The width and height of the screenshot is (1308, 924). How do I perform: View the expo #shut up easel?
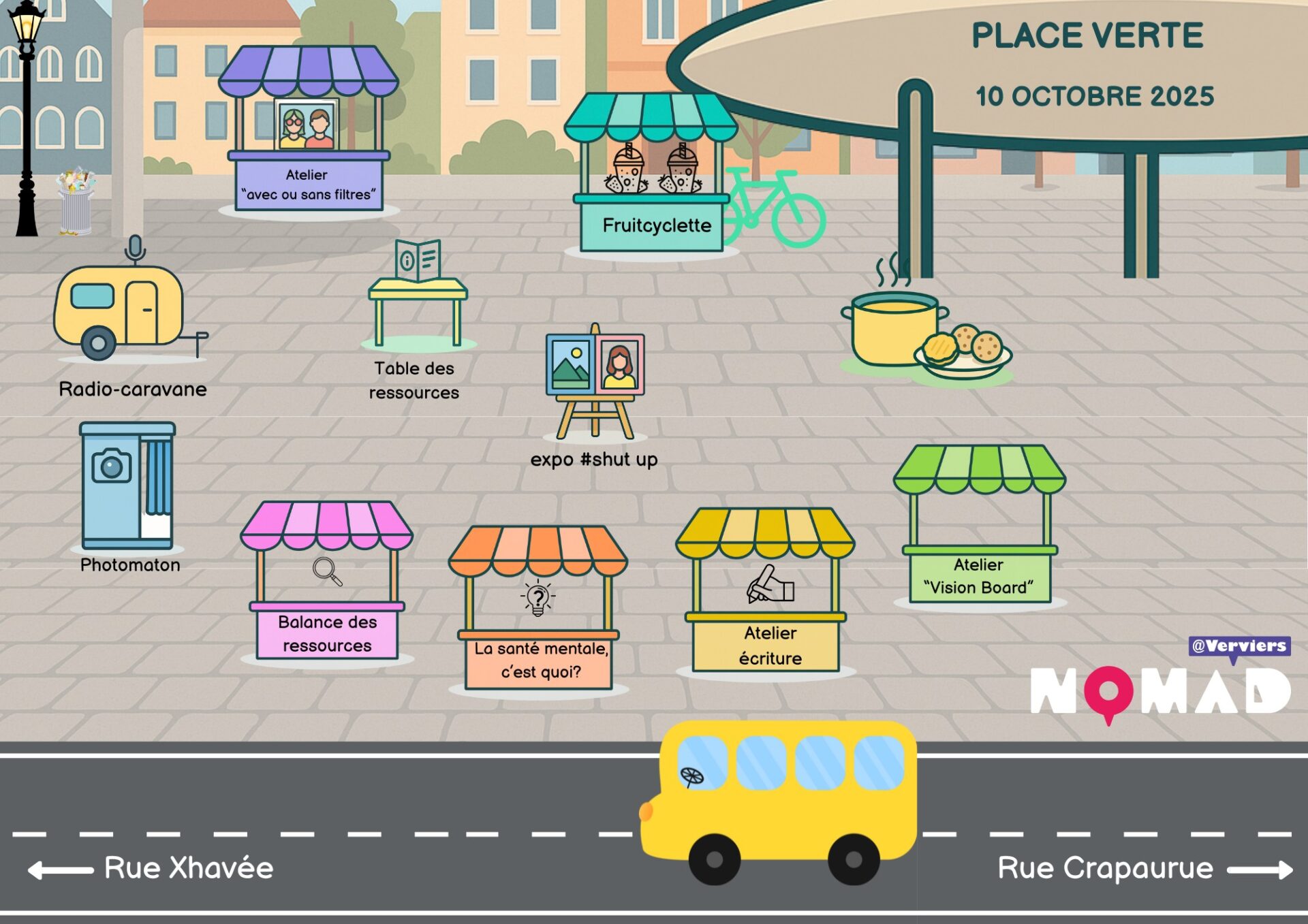point(595,380)
